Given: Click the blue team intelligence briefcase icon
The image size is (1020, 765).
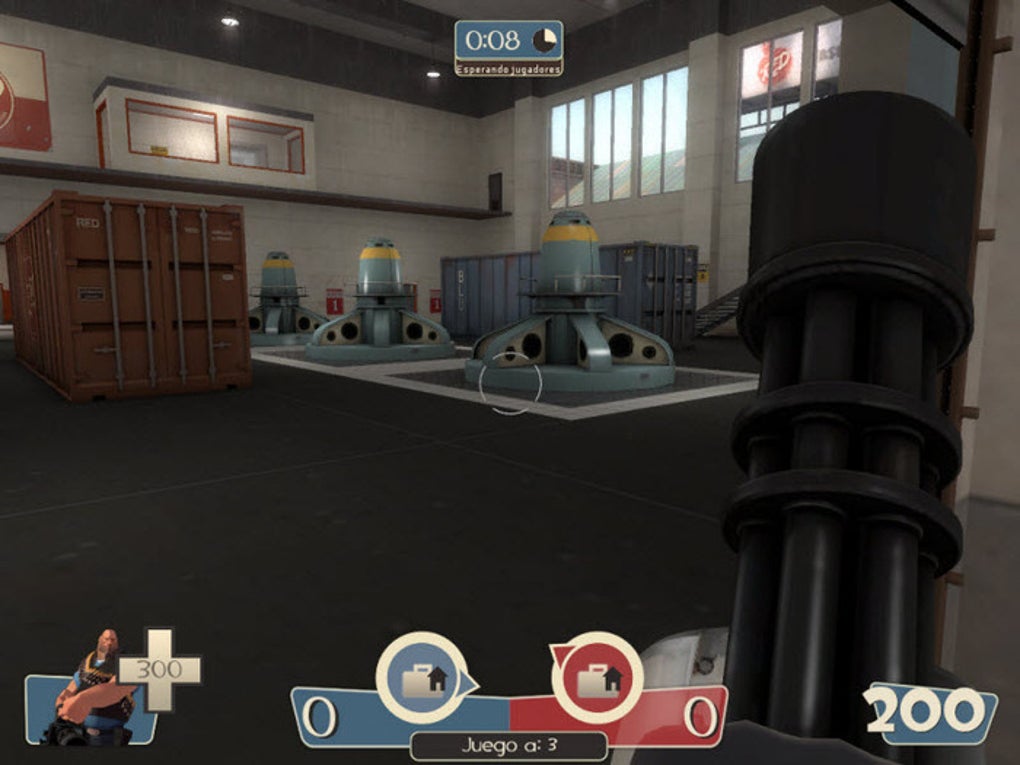Looking at the screenshot, I should pyautogui.click(x=424, y=678).
